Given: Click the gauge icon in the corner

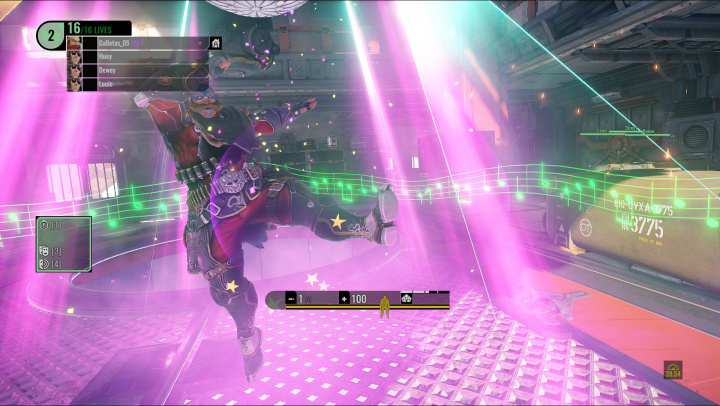Looking at the screenshot, I should click(673, 370).
